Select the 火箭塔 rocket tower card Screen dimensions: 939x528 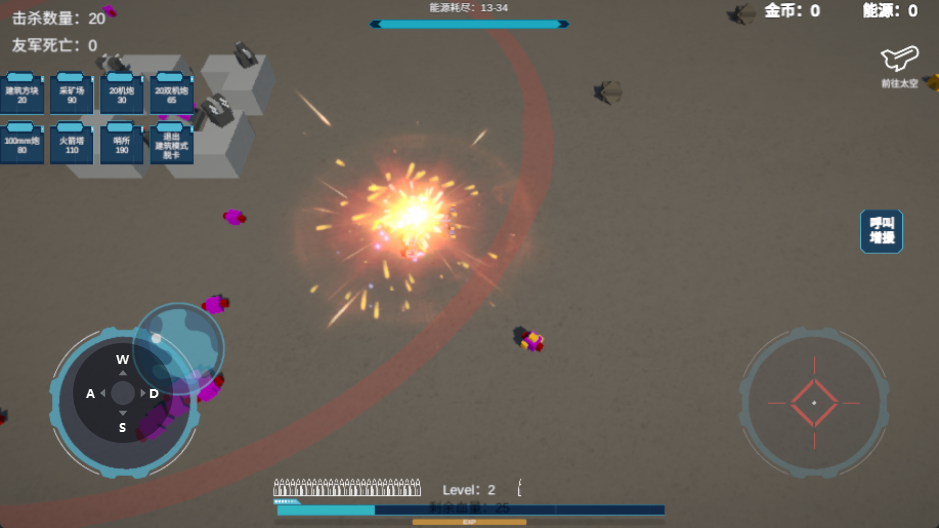(x=72, y=144)
